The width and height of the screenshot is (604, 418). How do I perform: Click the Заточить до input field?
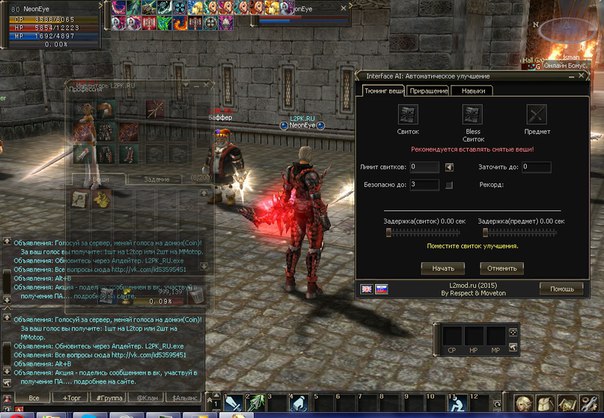click(x=536, y=166)
